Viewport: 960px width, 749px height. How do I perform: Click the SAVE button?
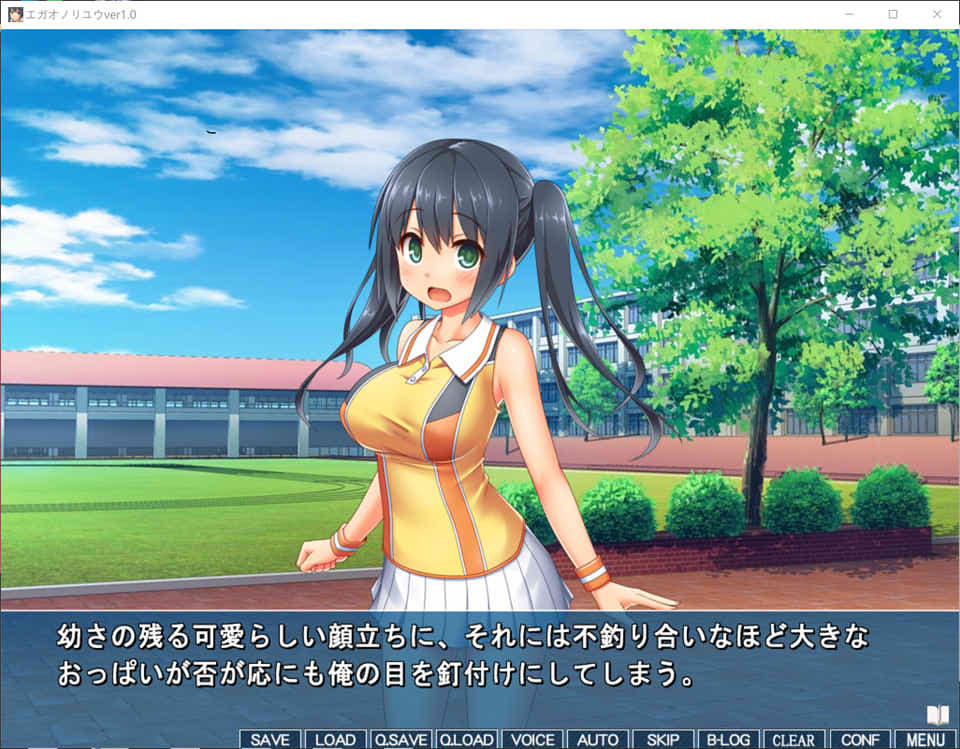point(270,740)
